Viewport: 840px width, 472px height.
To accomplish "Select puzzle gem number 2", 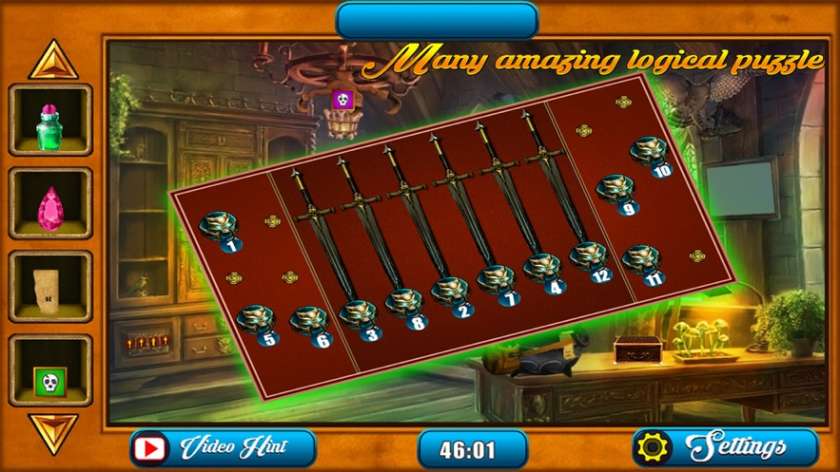I will [x=451, y=293].
